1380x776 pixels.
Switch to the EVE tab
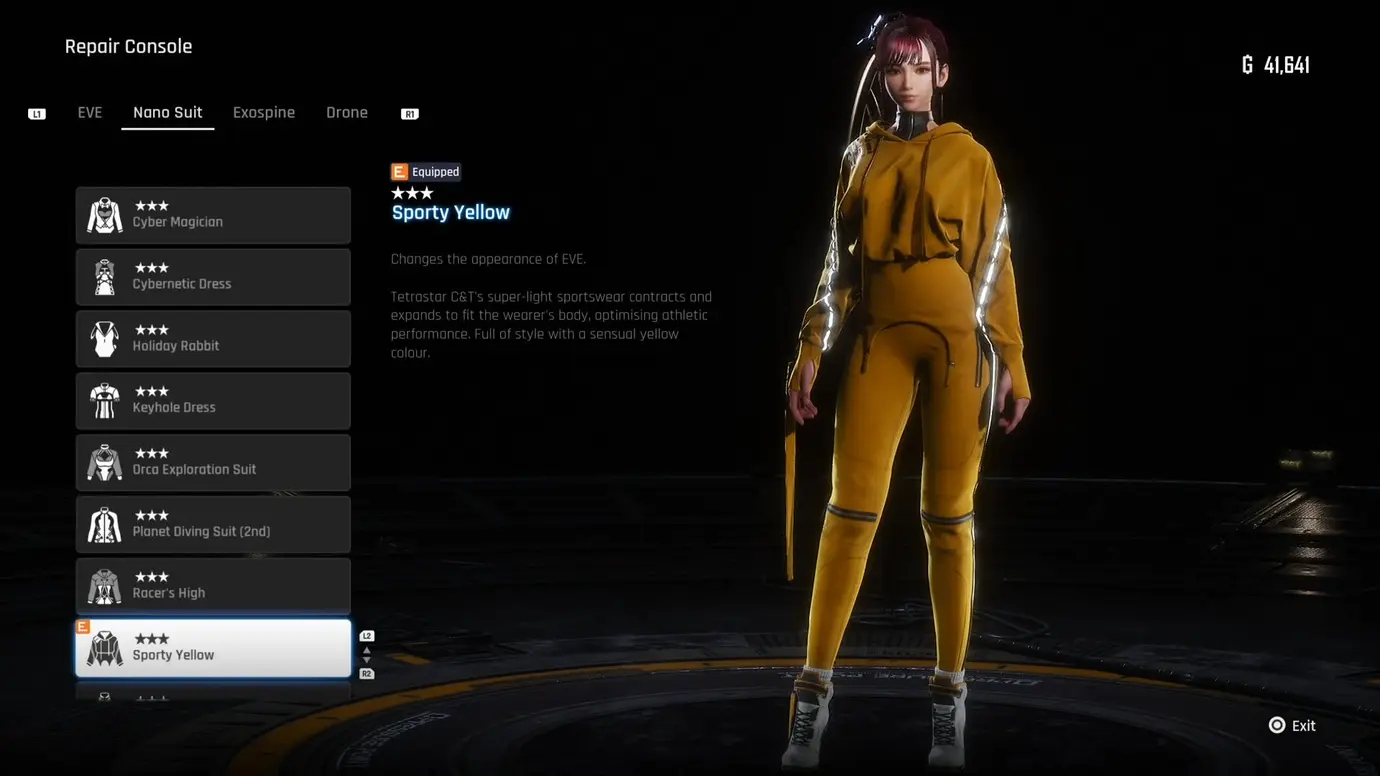pos(90,113)
